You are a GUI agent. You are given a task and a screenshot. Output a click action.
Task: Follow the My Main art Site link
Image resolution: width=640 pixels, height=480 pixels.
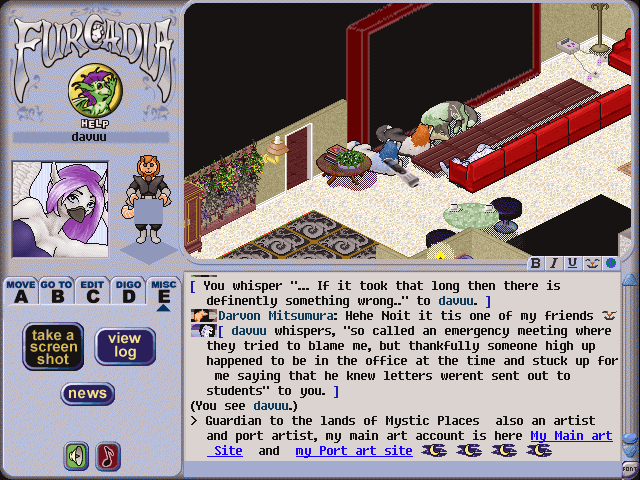coord(571,436)
